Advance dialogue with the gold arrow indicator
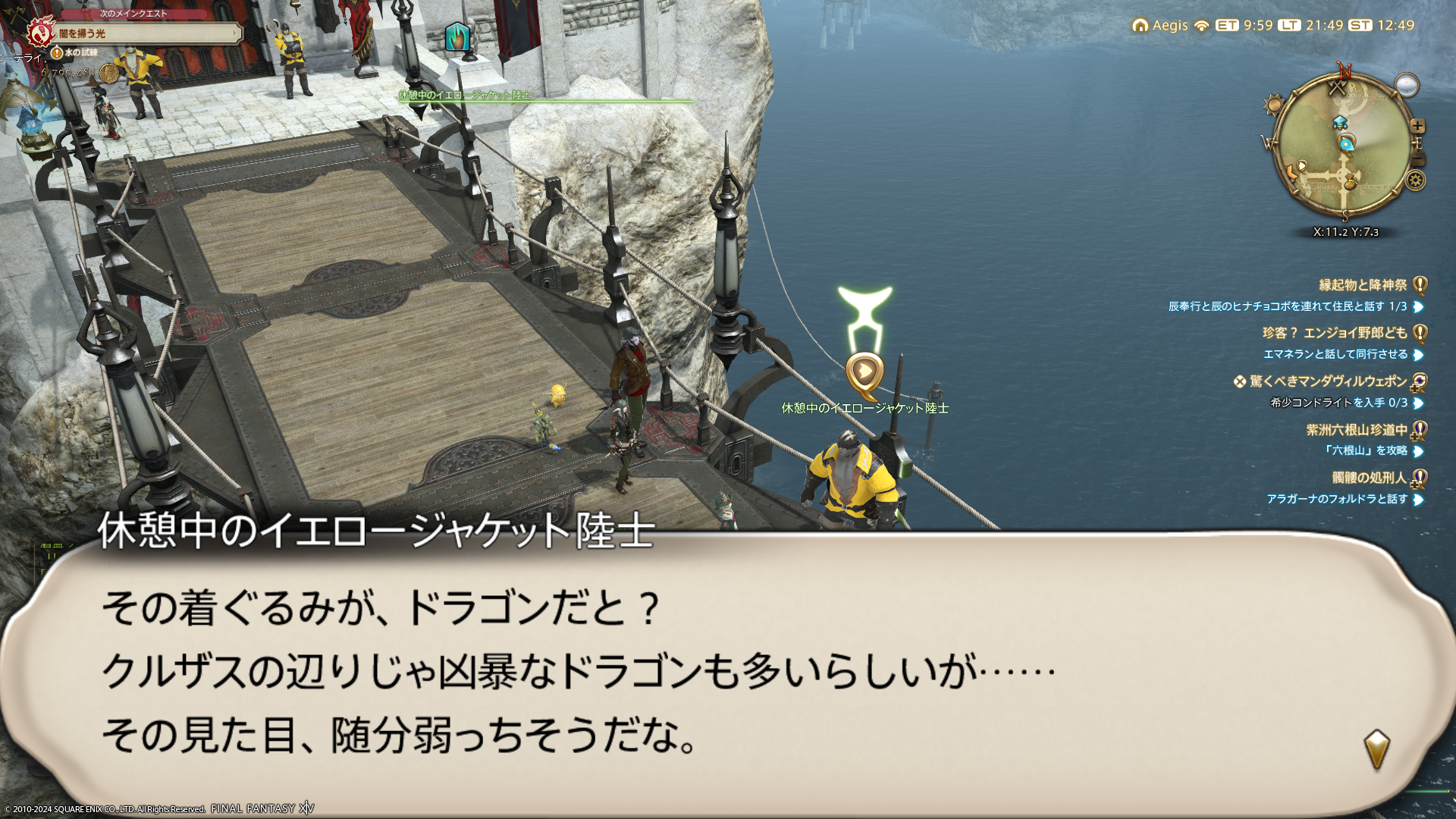 (x=1376, y=749)
